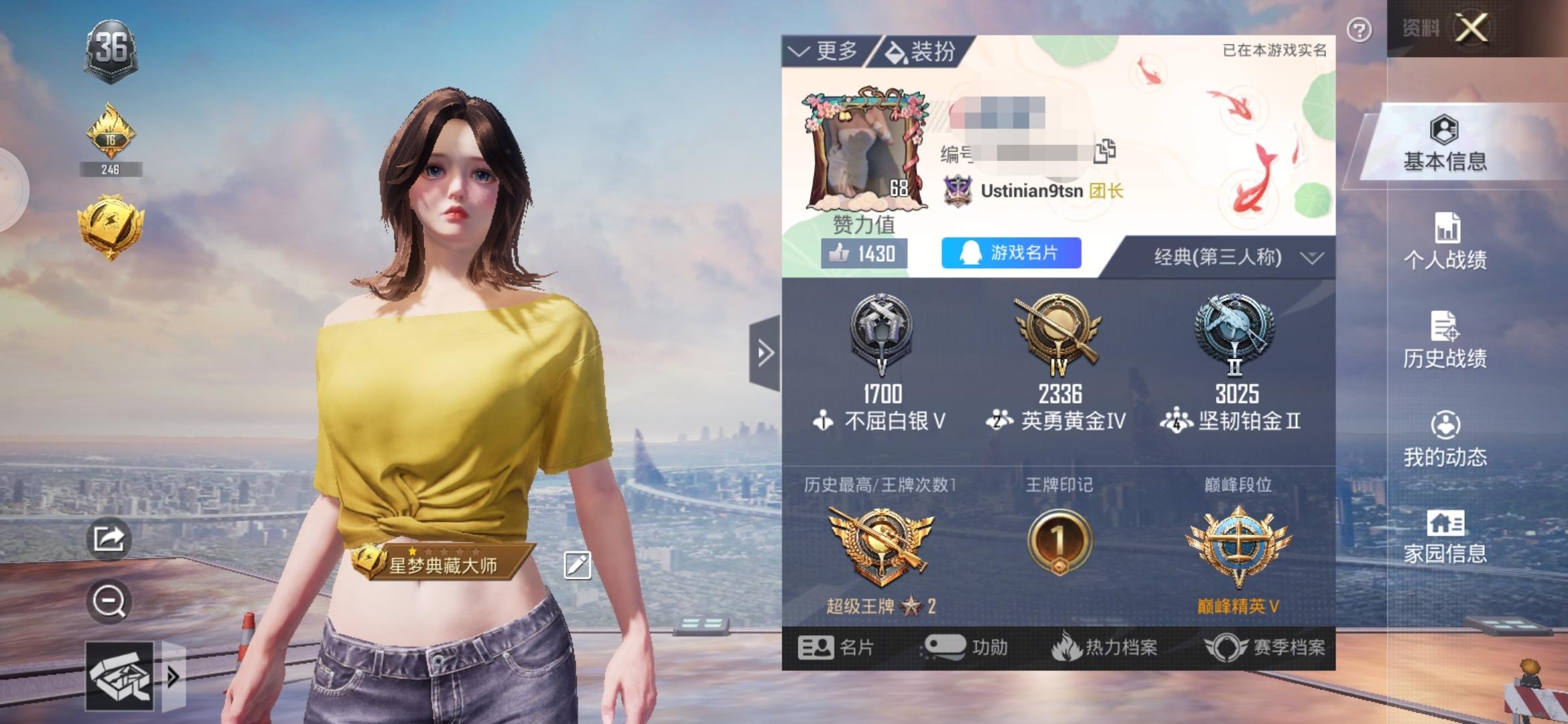Open the 游戏名片 game card
This screenshot has width=1568, height=724.
tap(1010, 253)
